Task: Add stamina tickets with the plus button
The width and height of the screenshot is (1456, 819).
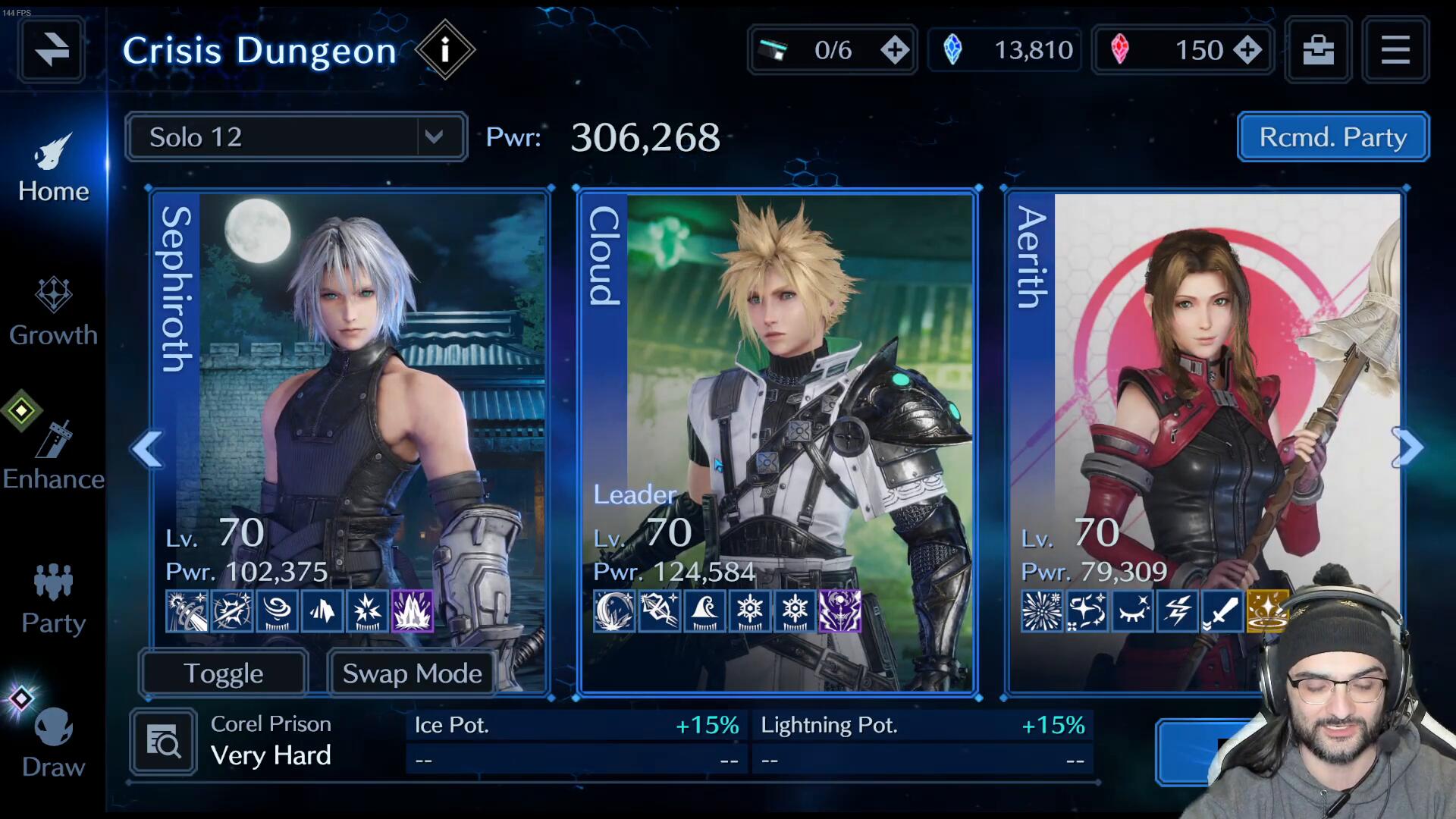Action: coord(895,50)
